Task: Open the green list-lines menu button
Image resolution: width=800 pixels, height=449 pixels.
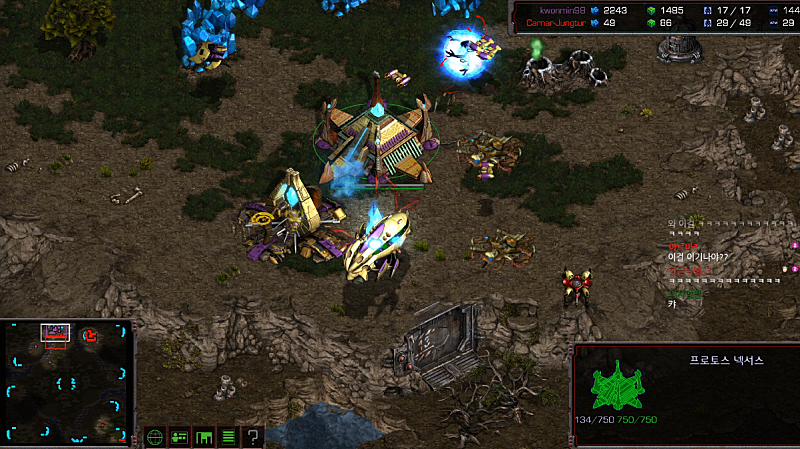Action: pyautogui.click(x=228, y=436)
